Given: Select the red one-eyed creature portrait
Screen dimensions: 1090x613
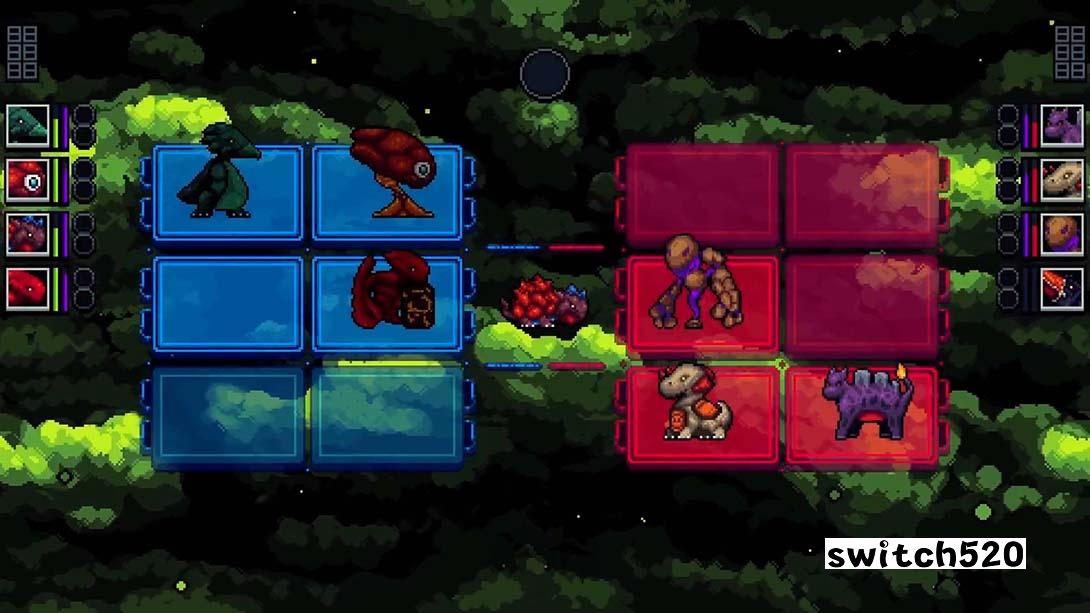Looking at the screenshot, I should pyautogui.click(x=27, y=181).
